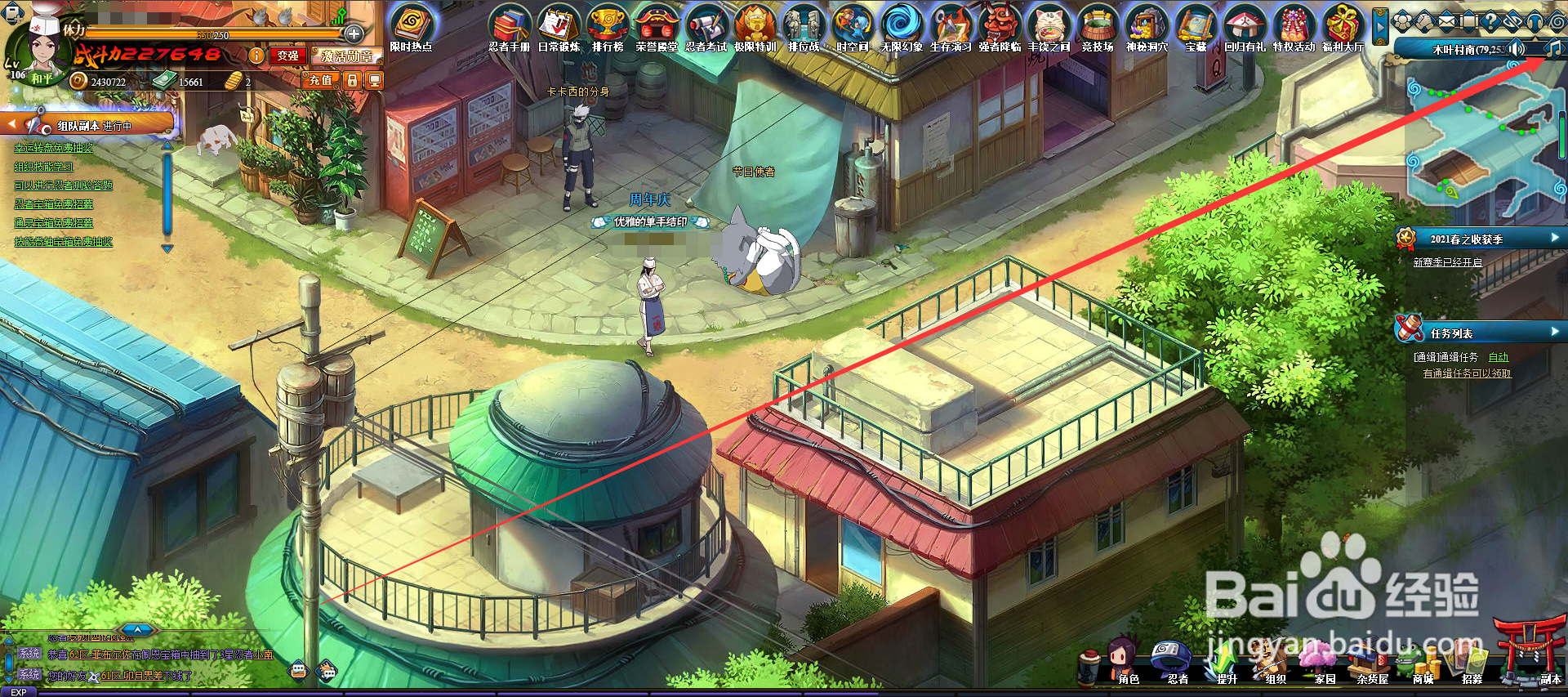Open the 招募 recruit cards menu
Image resolution: width=1568 pixels, height=697 pixels.
tap(1472, 663)
